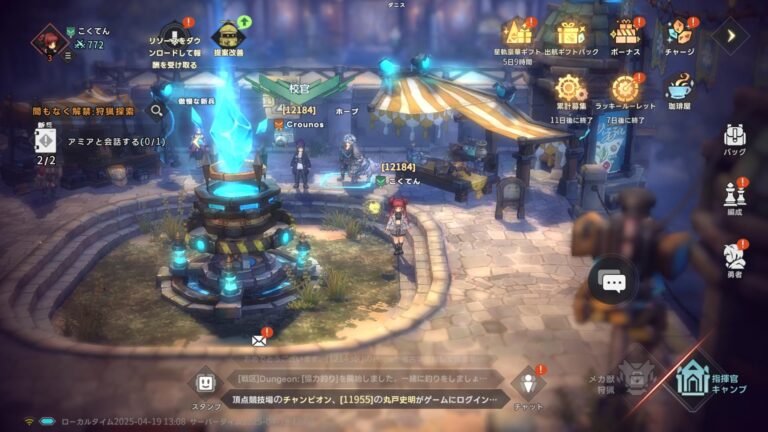Open the チャージ recharge shop
Screen dimensions: 768x432
point(680,33)
